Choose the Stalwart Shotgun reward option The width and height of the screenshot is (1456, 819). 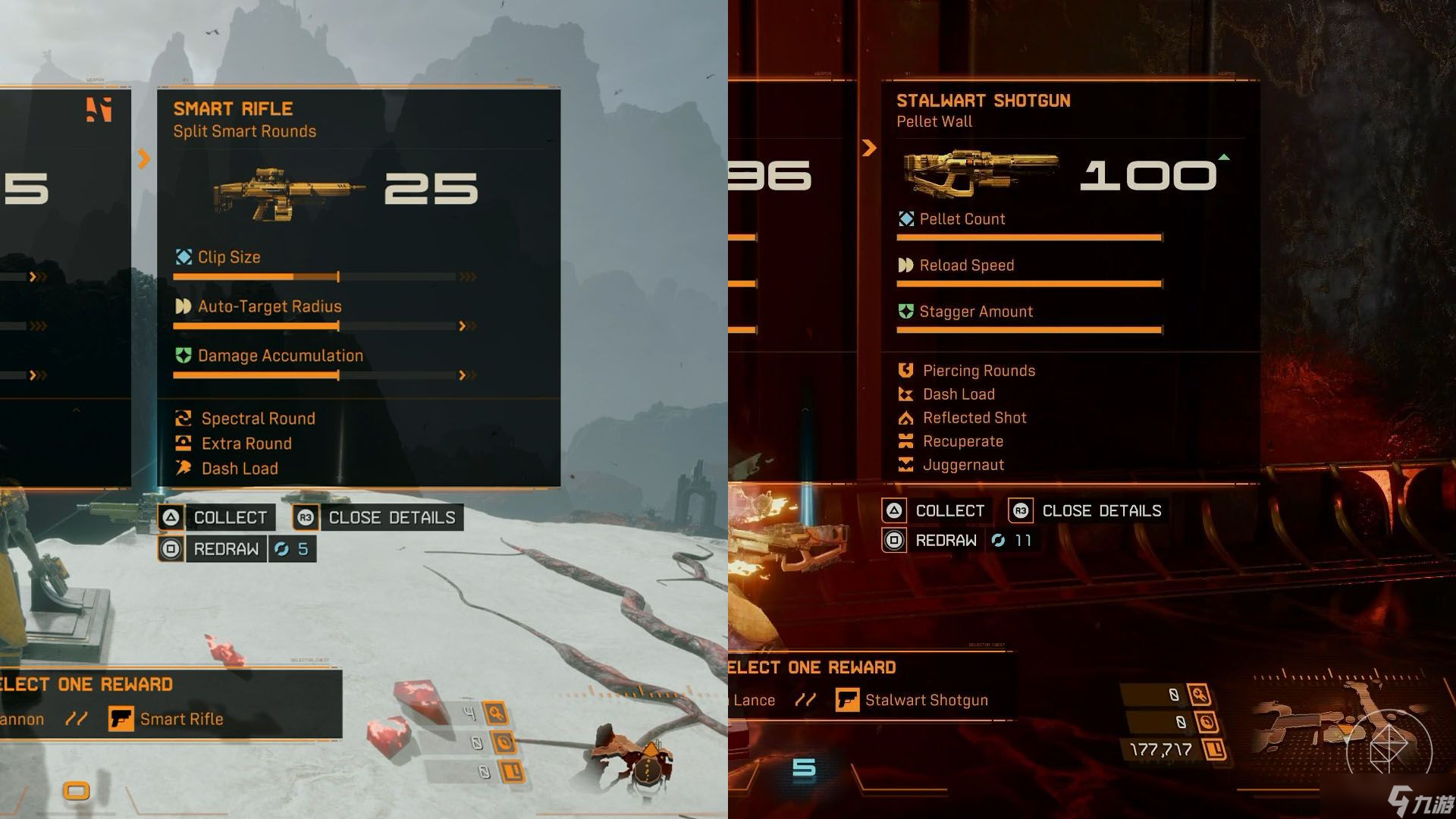point(912,700)
